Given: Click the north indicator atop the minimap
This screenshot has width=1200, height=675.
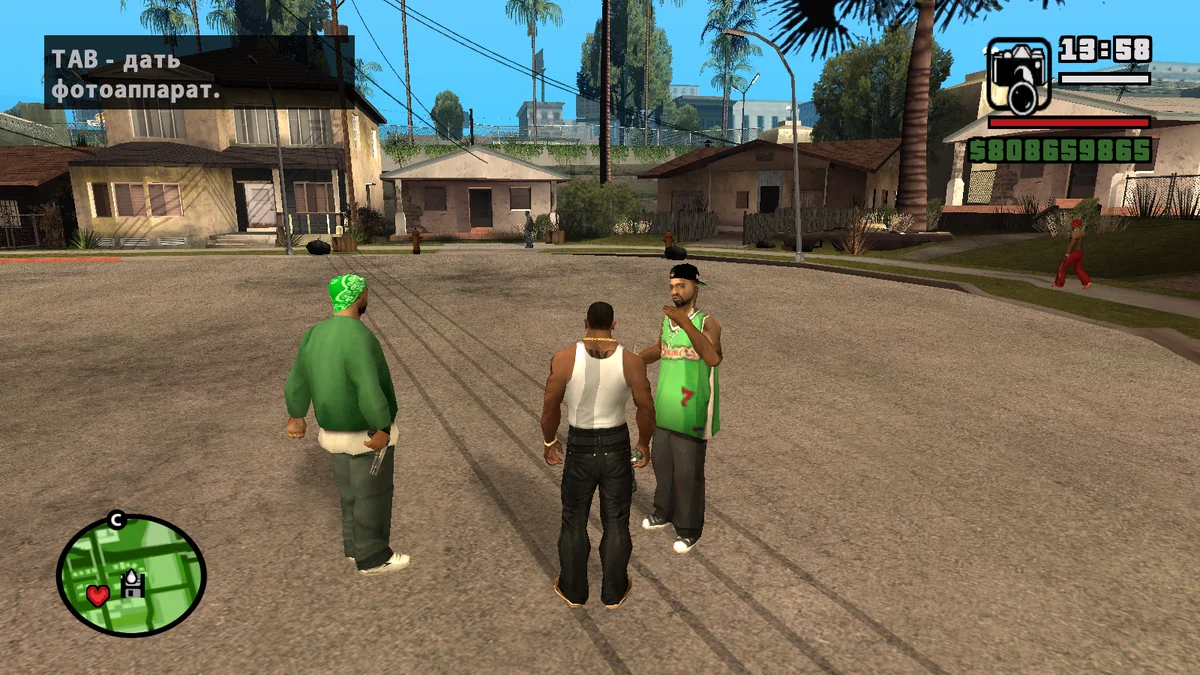Looking at the screenshot, I should point(116,519).
